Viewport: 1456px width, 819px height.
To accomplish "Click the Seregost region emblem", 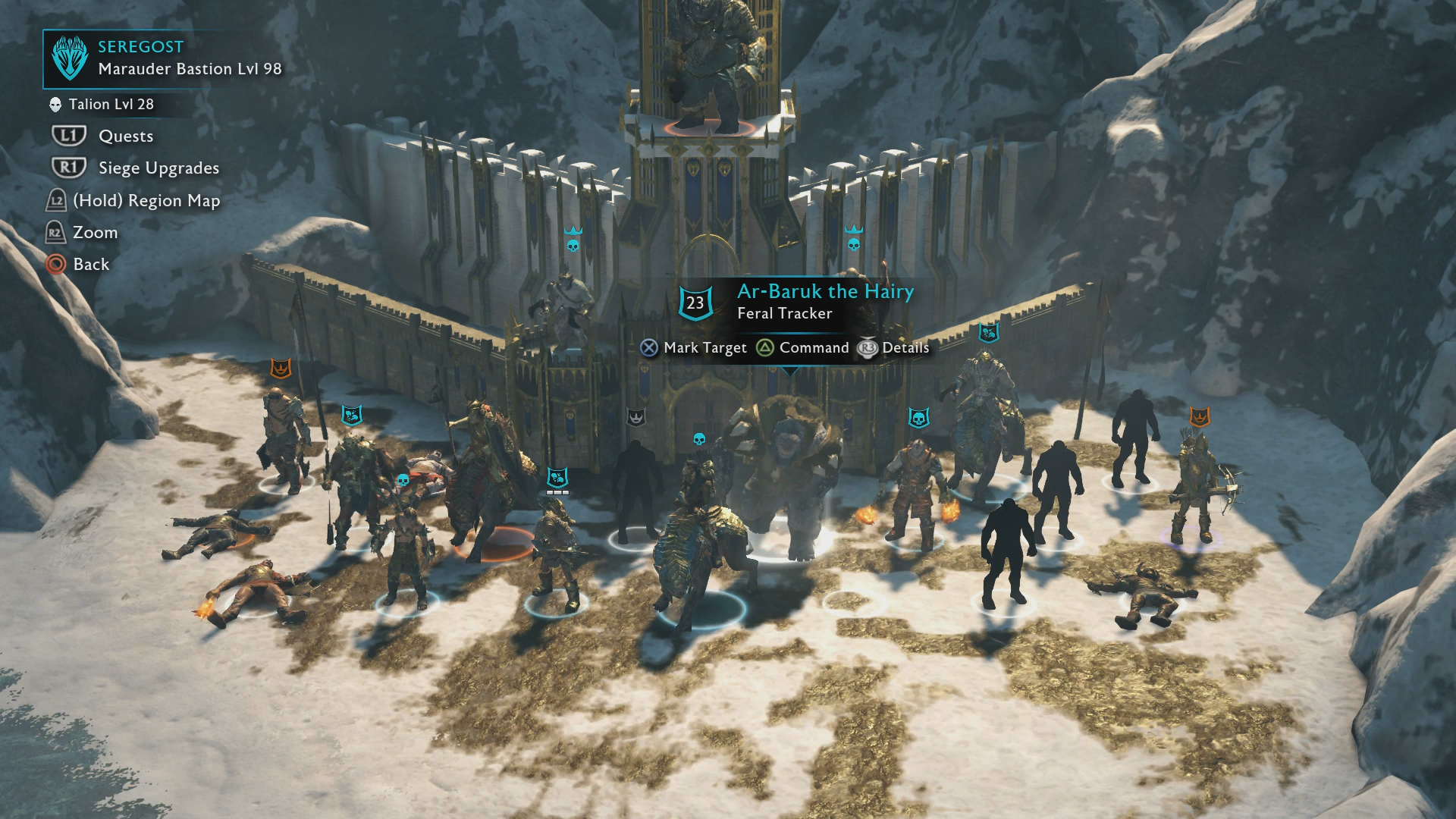I will click(x=70, y=58).
